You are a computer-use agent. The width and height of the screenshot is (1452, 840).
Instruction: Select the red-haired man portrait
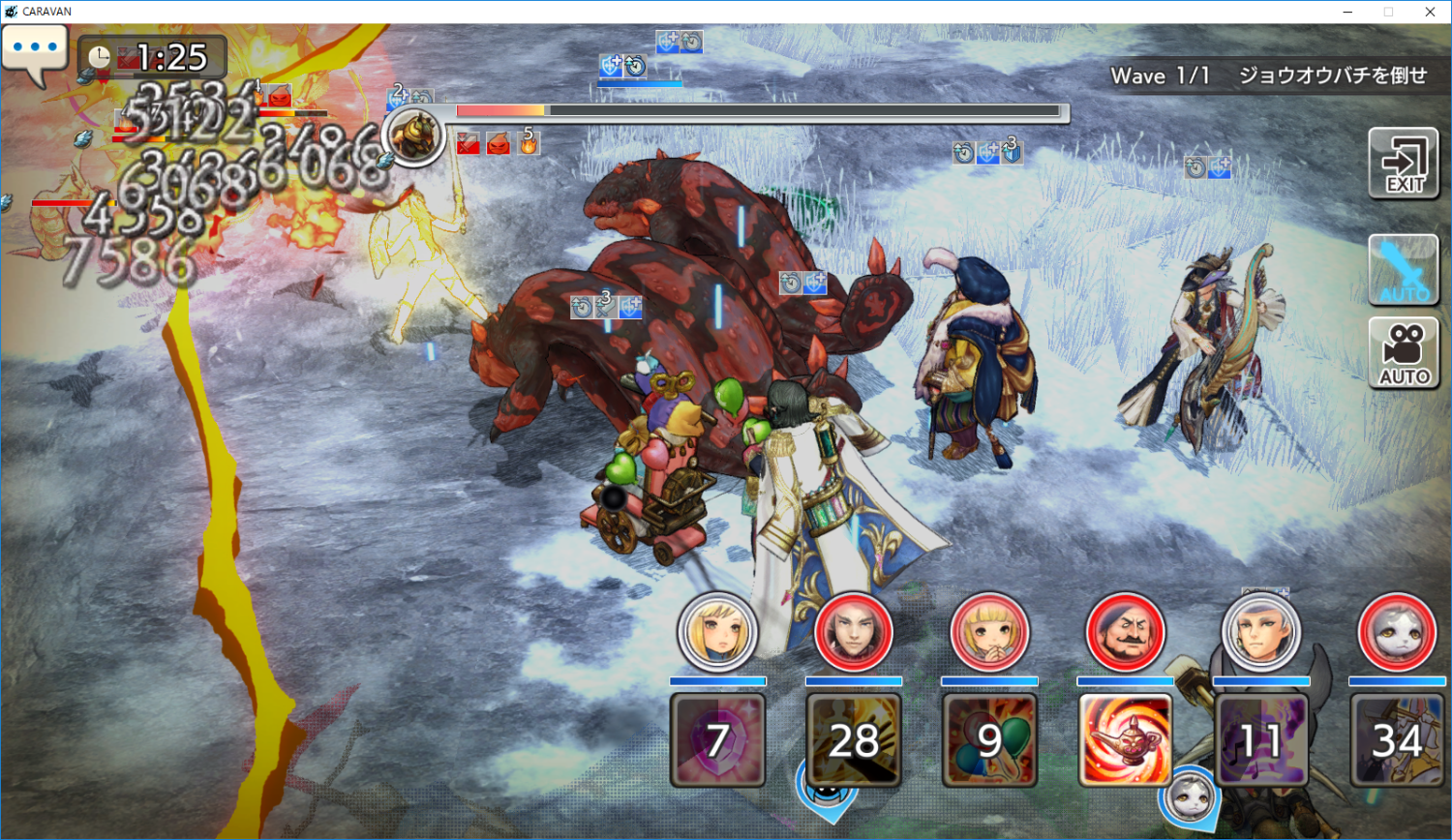tap(853, 632)
